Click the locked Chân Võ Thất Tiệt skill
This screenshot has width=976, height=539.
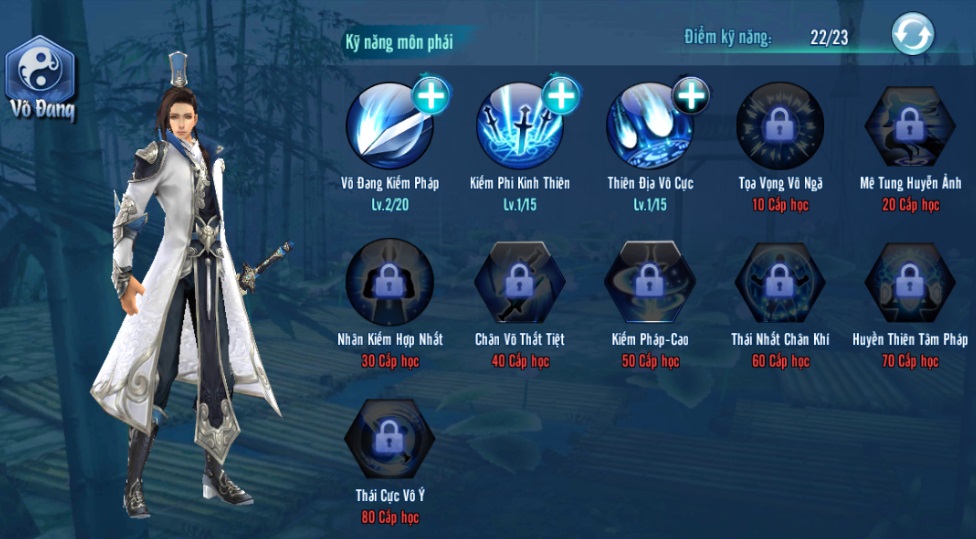click(x=519, y=281)
